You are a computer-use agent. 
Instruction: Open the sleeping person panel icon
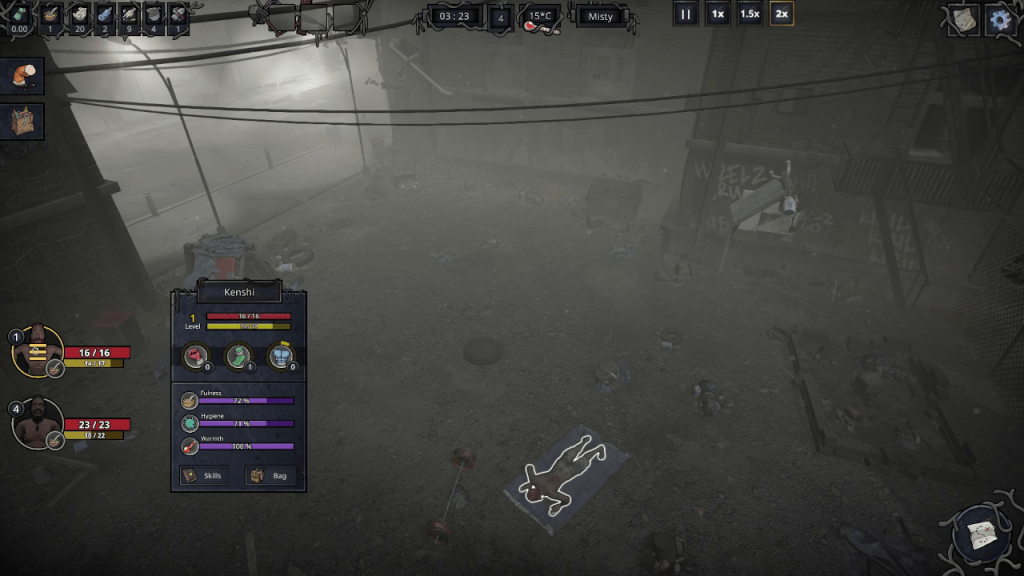tap(22, 75)
